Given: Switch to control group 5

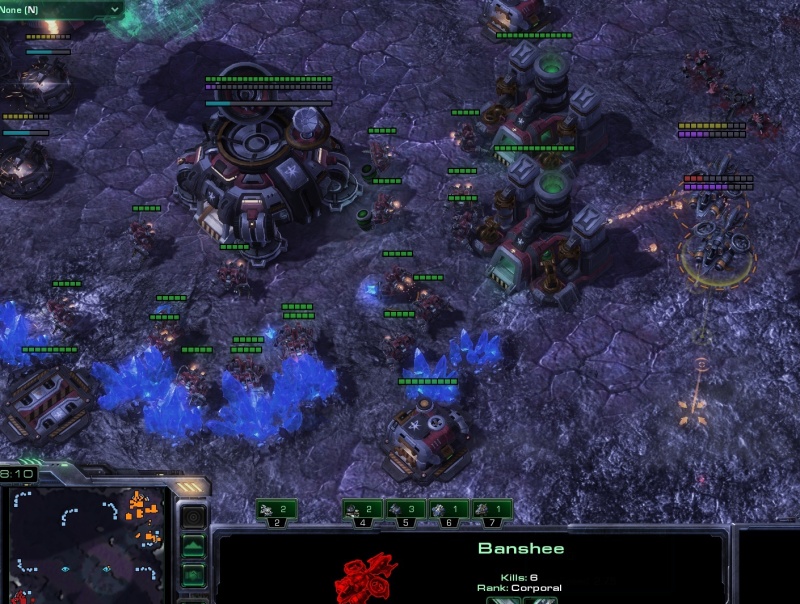Looking at the screenshot, I should point(406,510).
